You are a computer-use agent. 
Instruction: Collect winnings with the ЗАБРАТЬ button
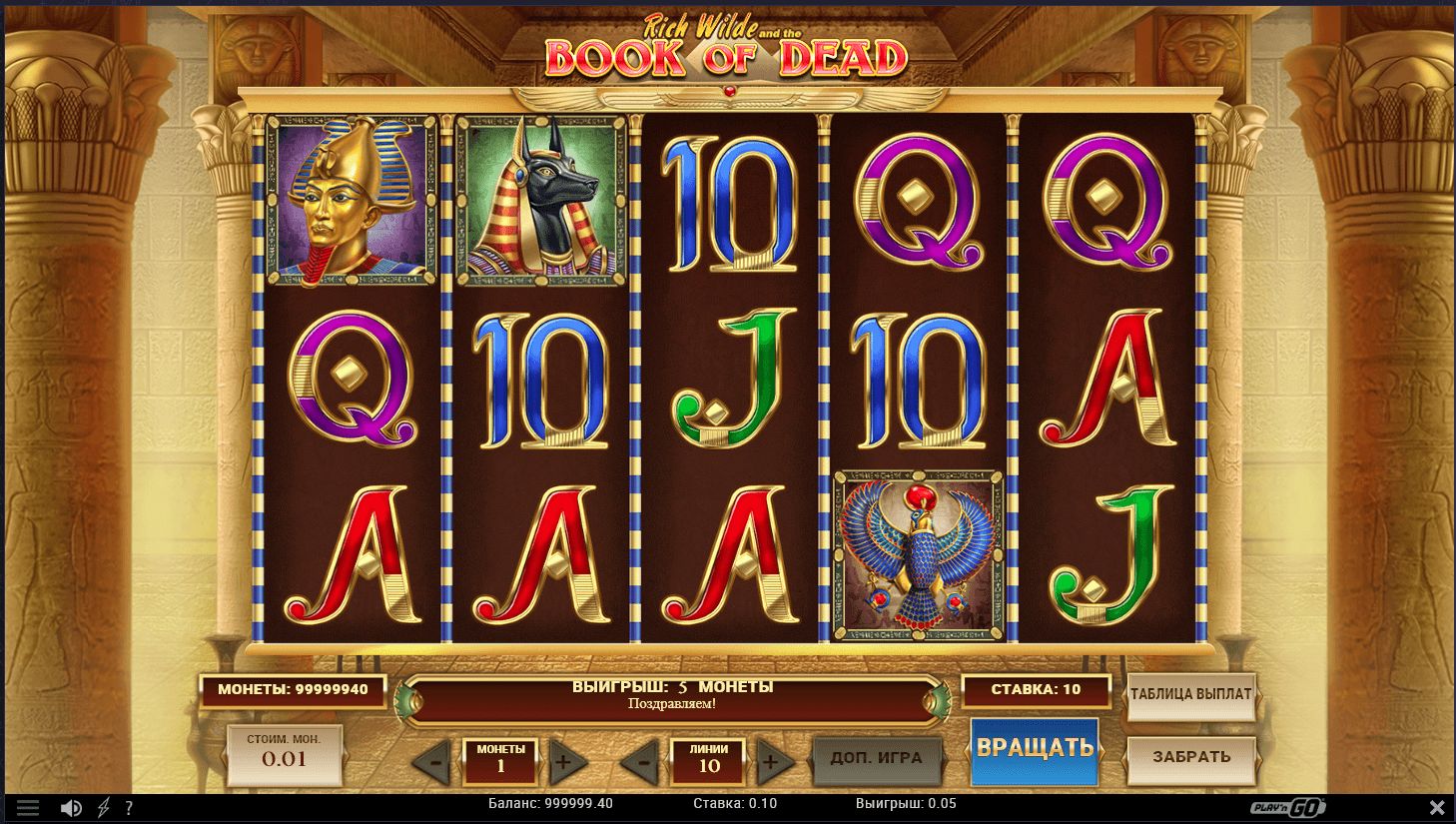click(1190, 757)
